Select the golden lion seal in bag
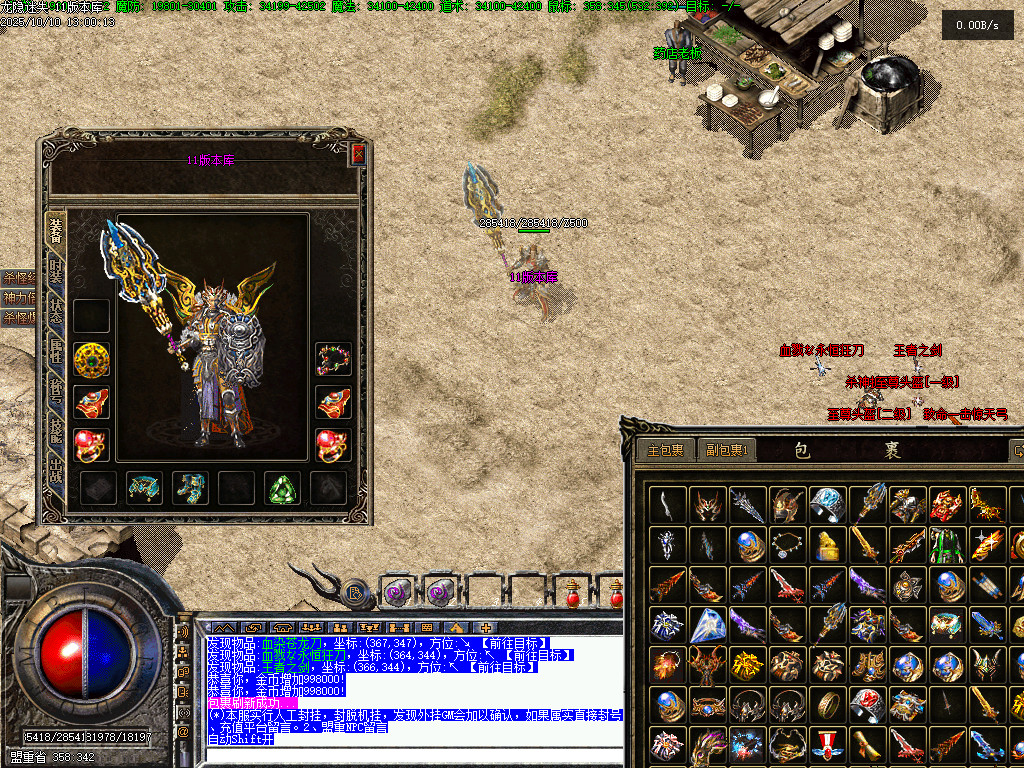This screenshot has width=1024, height=768. (x=827, y=545)
